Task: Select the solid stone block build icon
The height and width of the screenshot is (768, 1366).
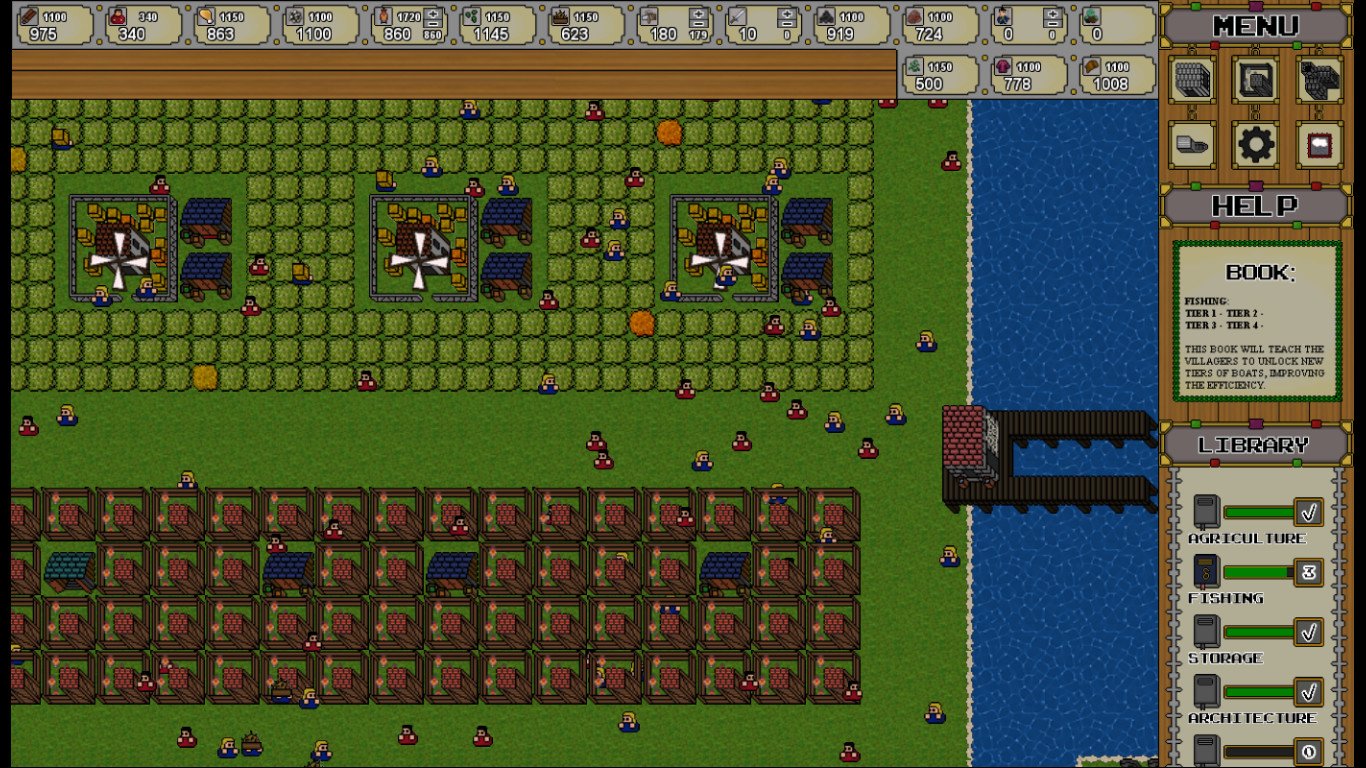Action: [x=1193, y=81]
